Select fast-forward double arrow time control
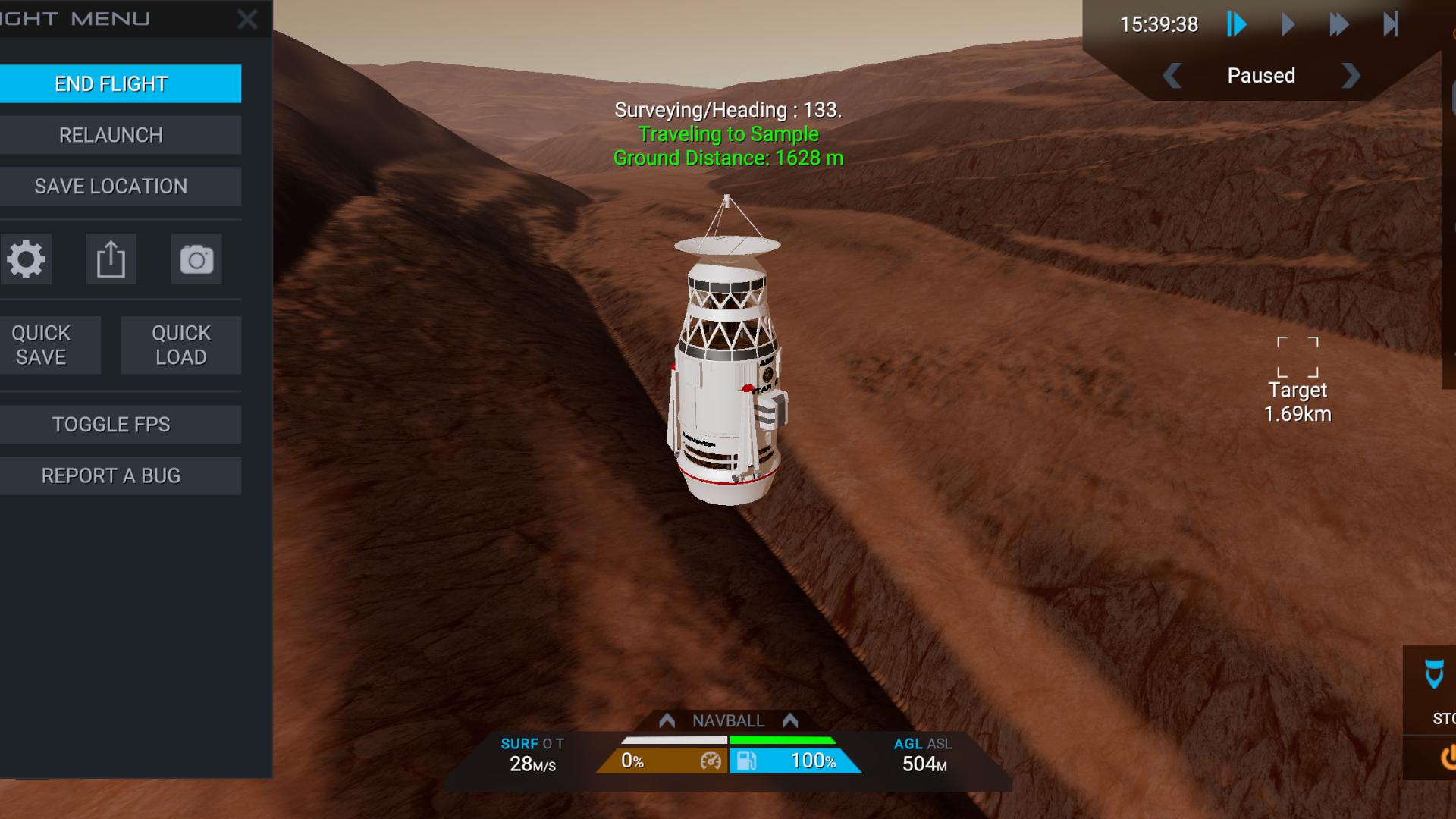The height and width of the screenshot is (819, 1456). click(x=1339, y=24)
